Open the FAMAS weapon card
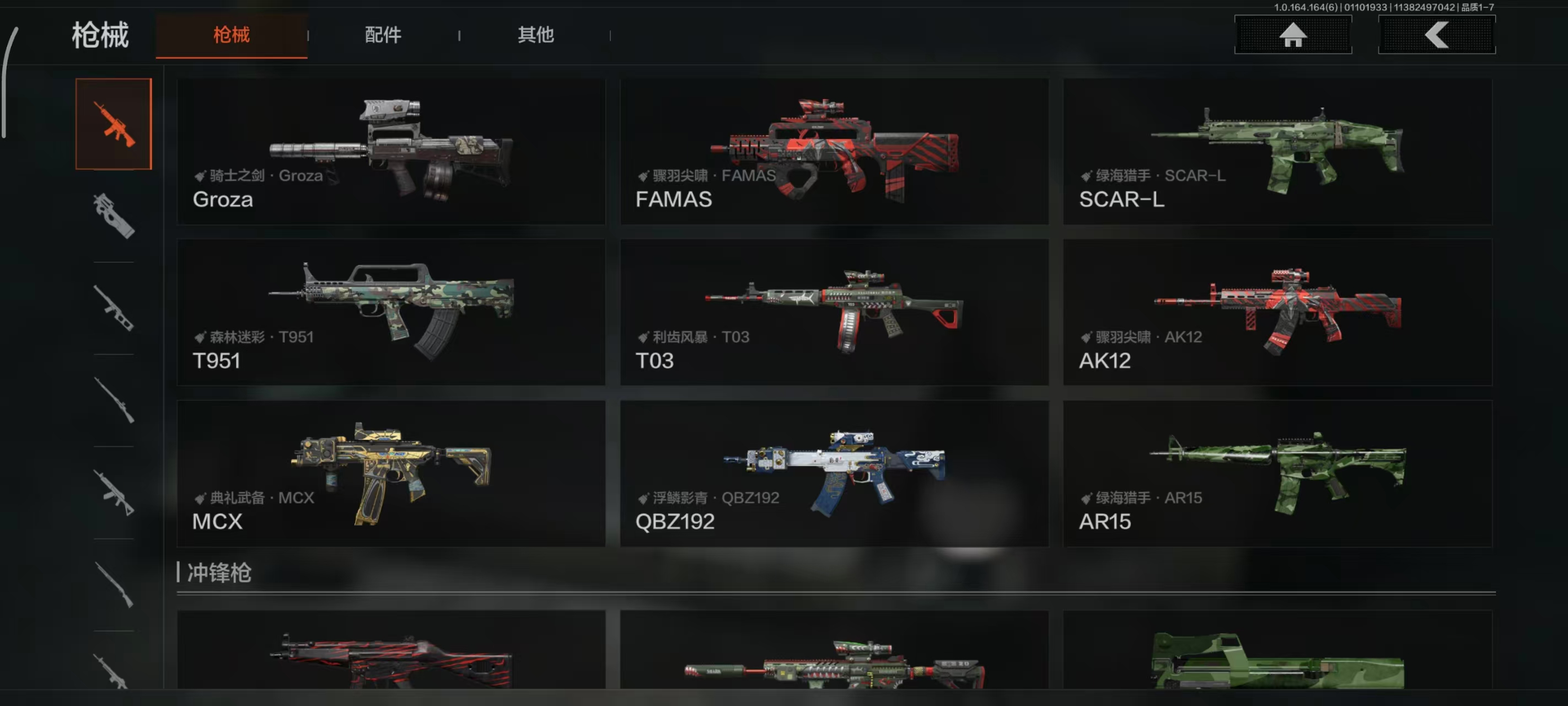 click(x=834, y=152)
